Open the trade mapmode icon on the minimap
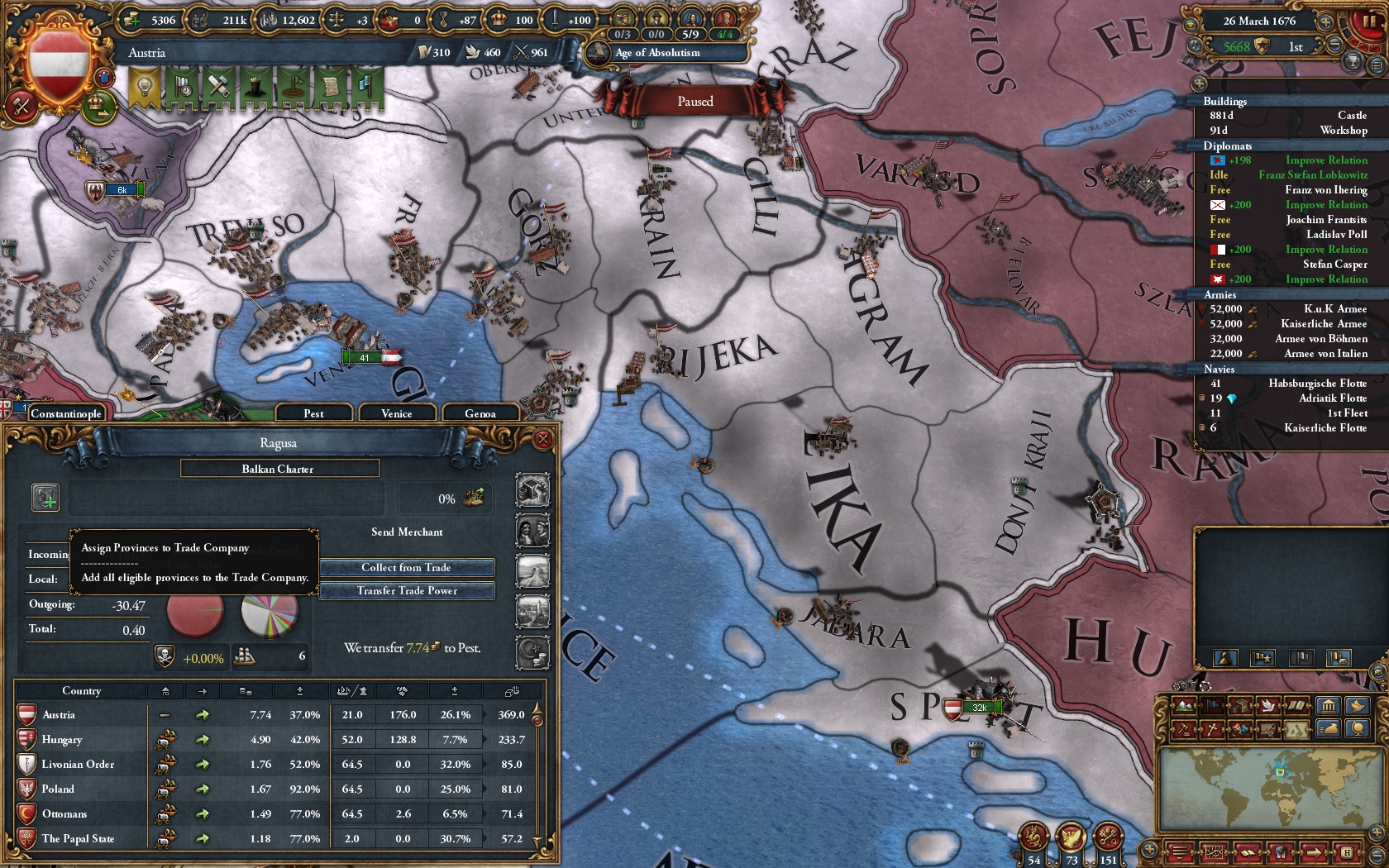The width and height of the screenshot is (1389, 868). tap(1240, 707)
